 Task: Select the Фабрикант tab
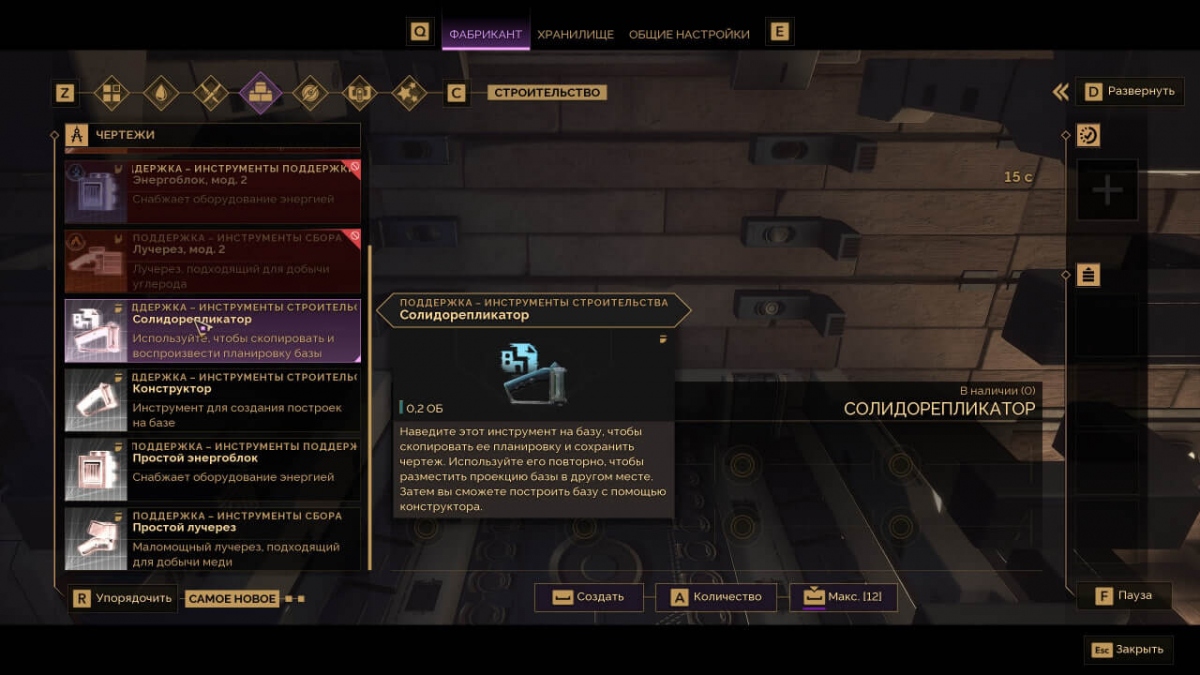pyautogui.click(x=485, y=34)
